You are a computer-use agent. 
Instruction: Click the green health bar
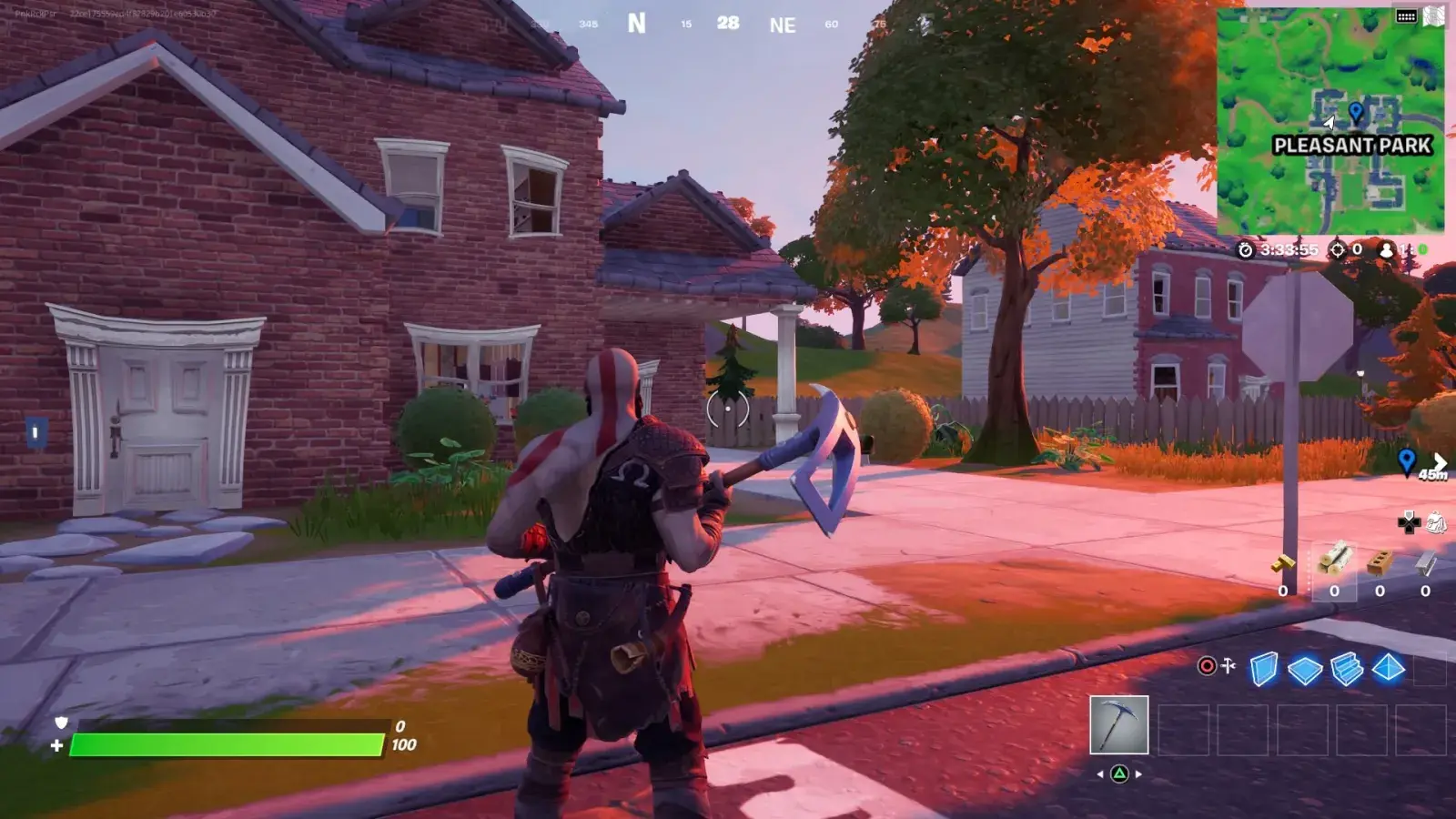(227, 743)
